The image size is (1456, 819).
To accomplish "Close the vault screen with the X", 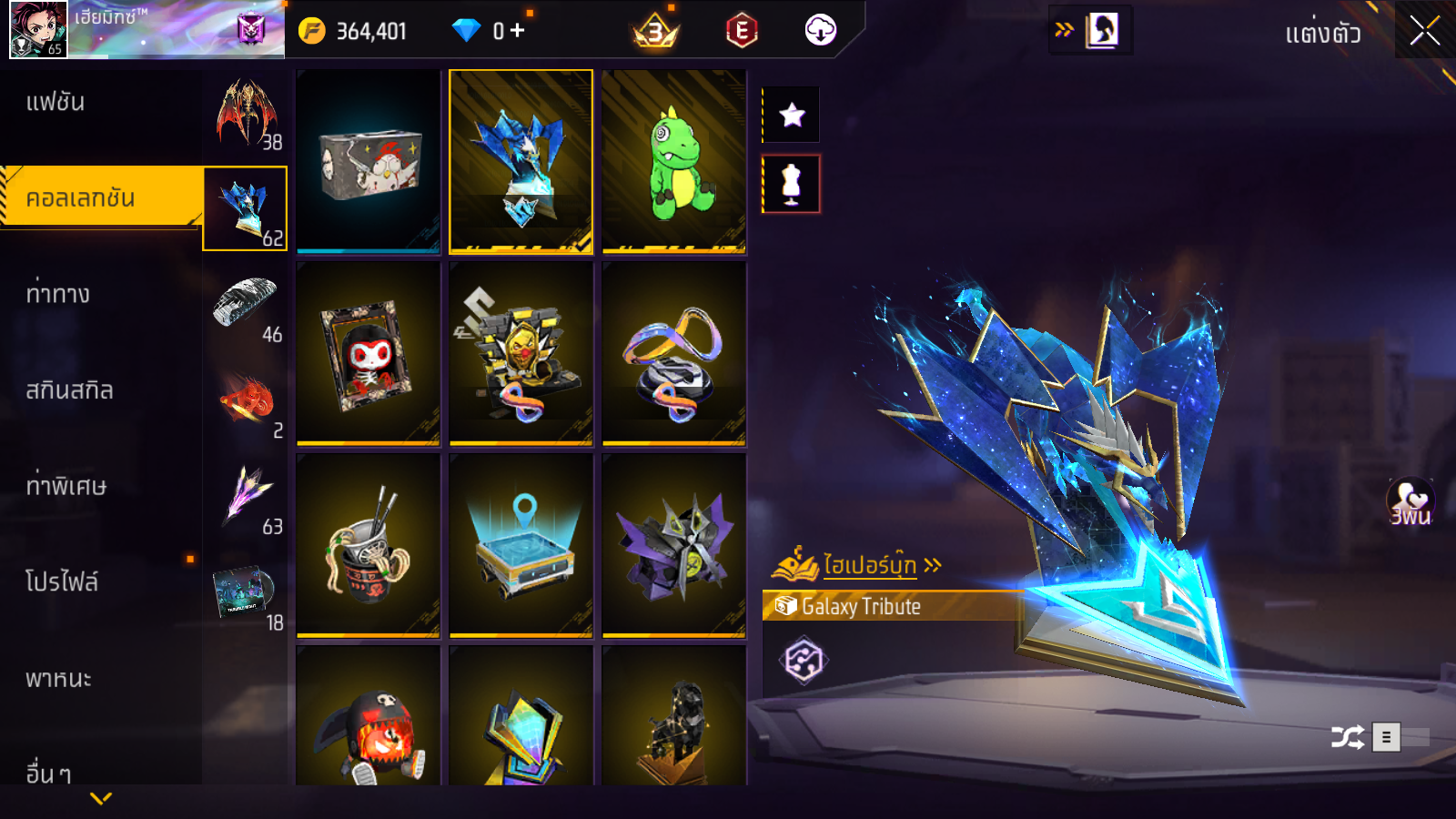I will click(x=1424, y=32).
